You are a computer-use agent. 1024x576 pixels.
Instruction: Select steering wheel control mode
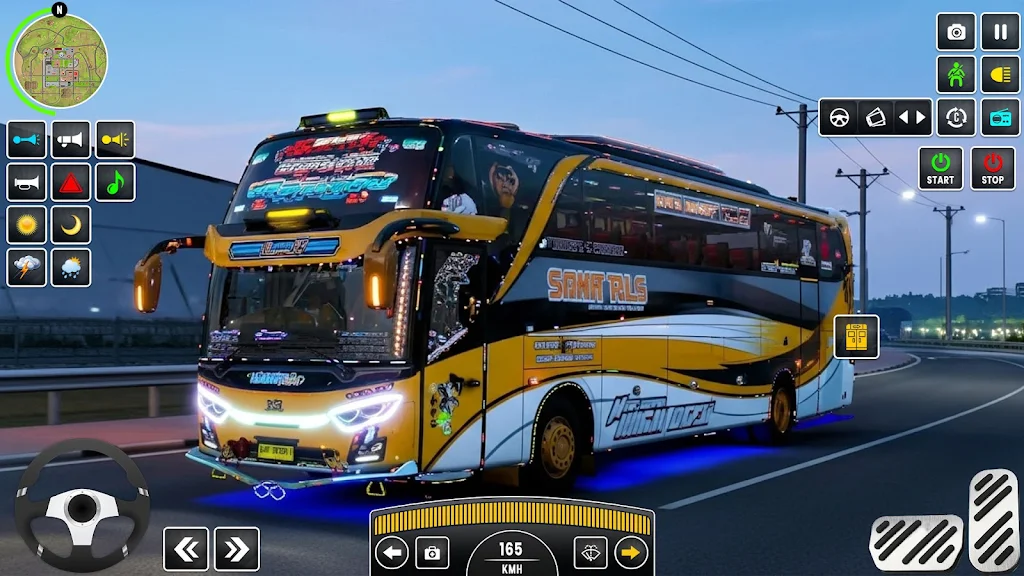coord(840,117)
